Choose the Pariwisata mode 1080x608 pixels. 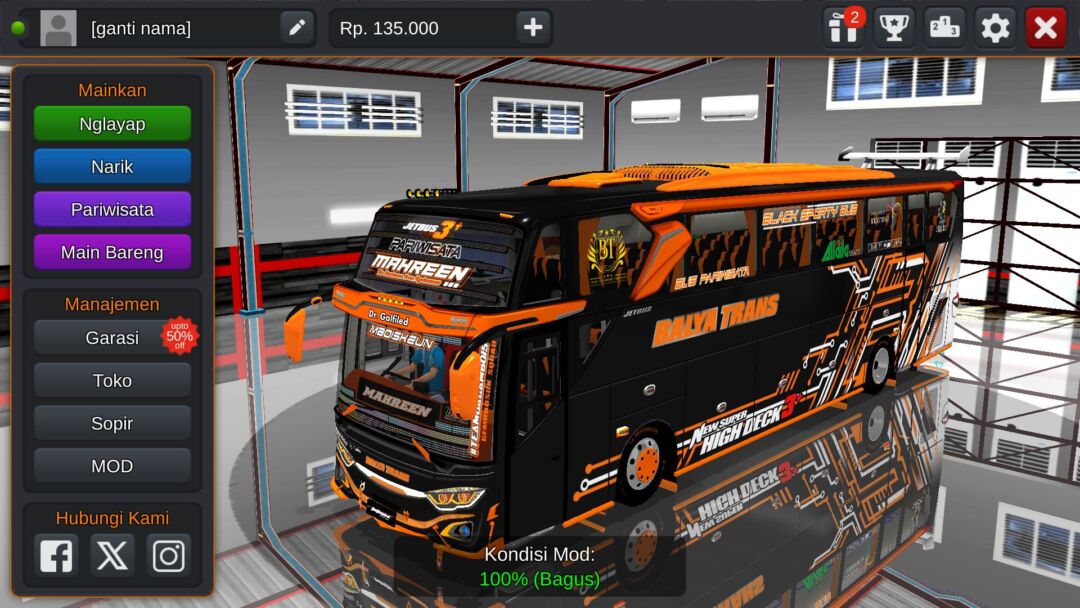tap(112, 210)
